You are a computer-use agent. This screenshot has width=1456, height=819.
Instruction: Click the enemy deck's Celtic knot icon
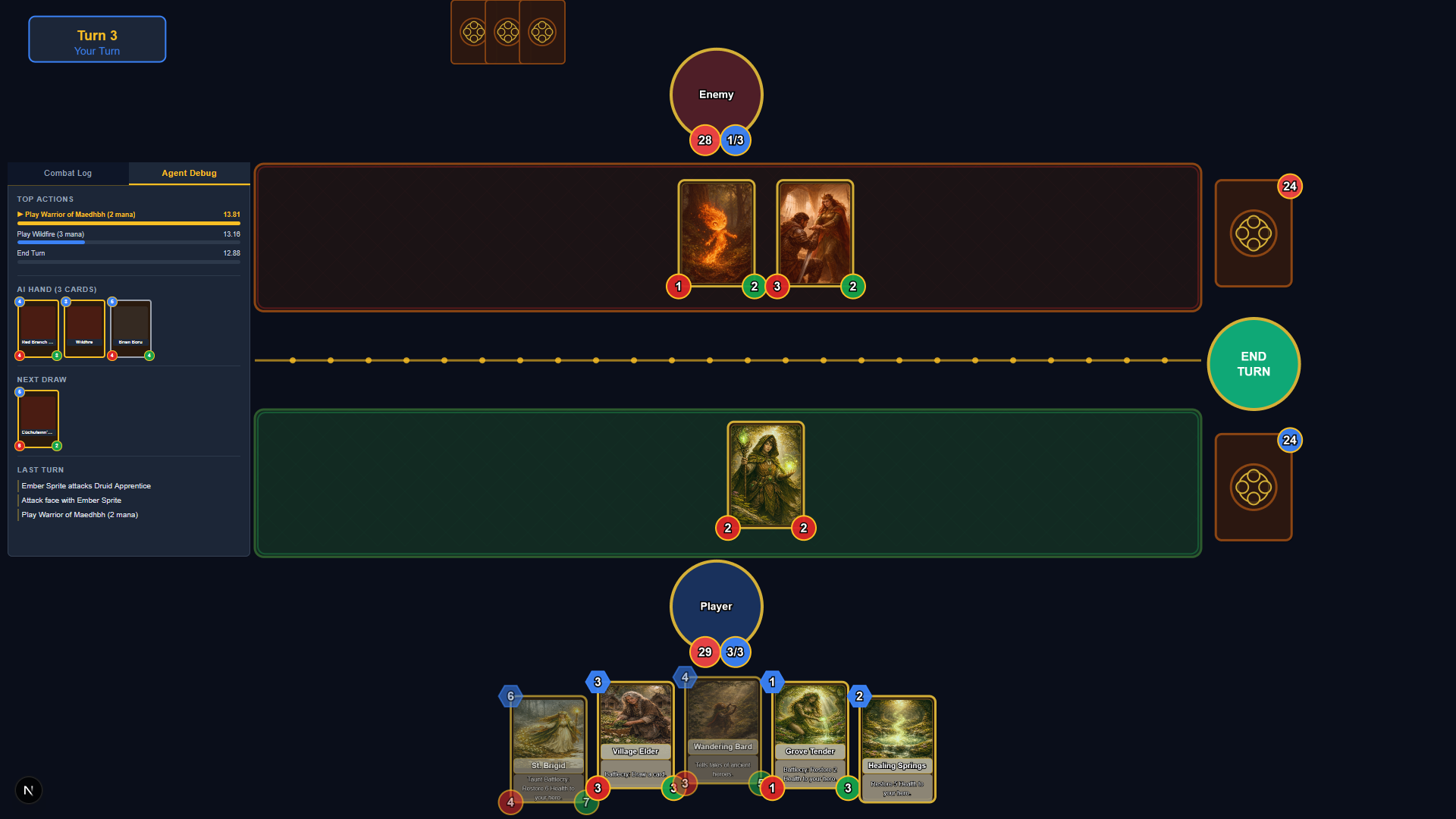tap(1253, 233)
